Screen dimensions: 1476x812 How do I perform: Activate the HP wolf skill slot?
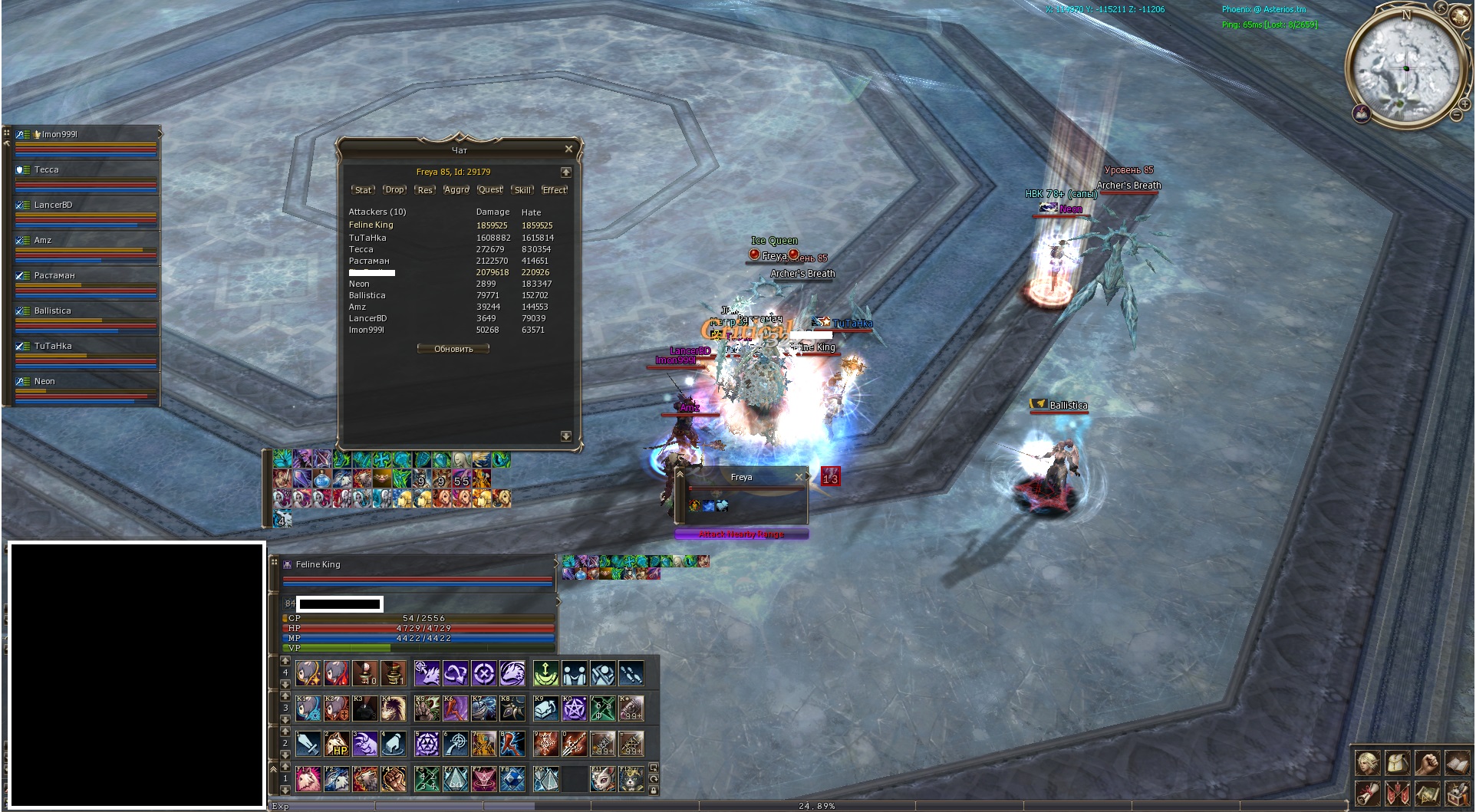337,744
